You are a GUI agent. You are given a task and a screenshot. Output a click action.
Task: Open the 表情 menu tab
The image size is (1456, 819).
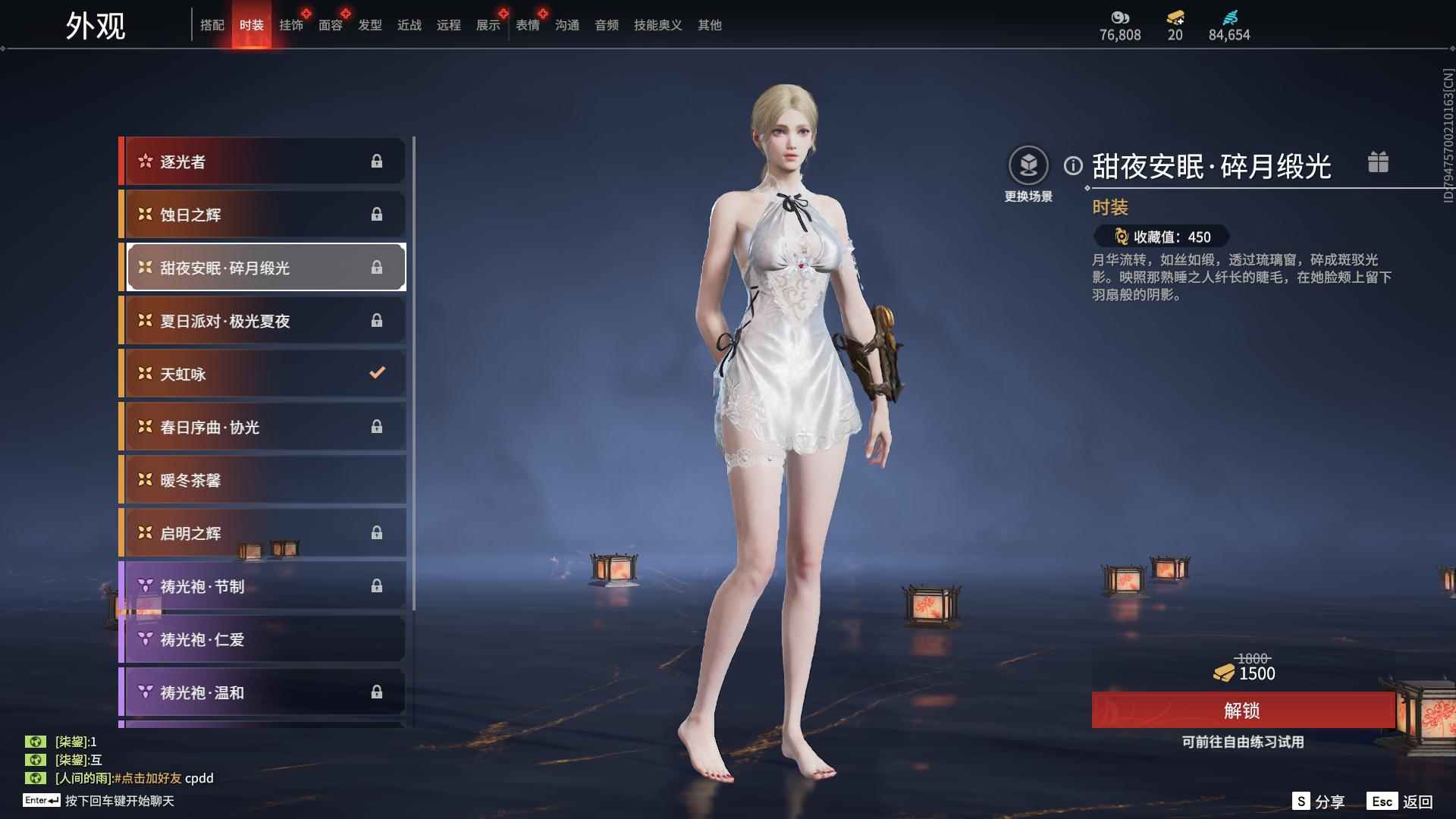527,24
